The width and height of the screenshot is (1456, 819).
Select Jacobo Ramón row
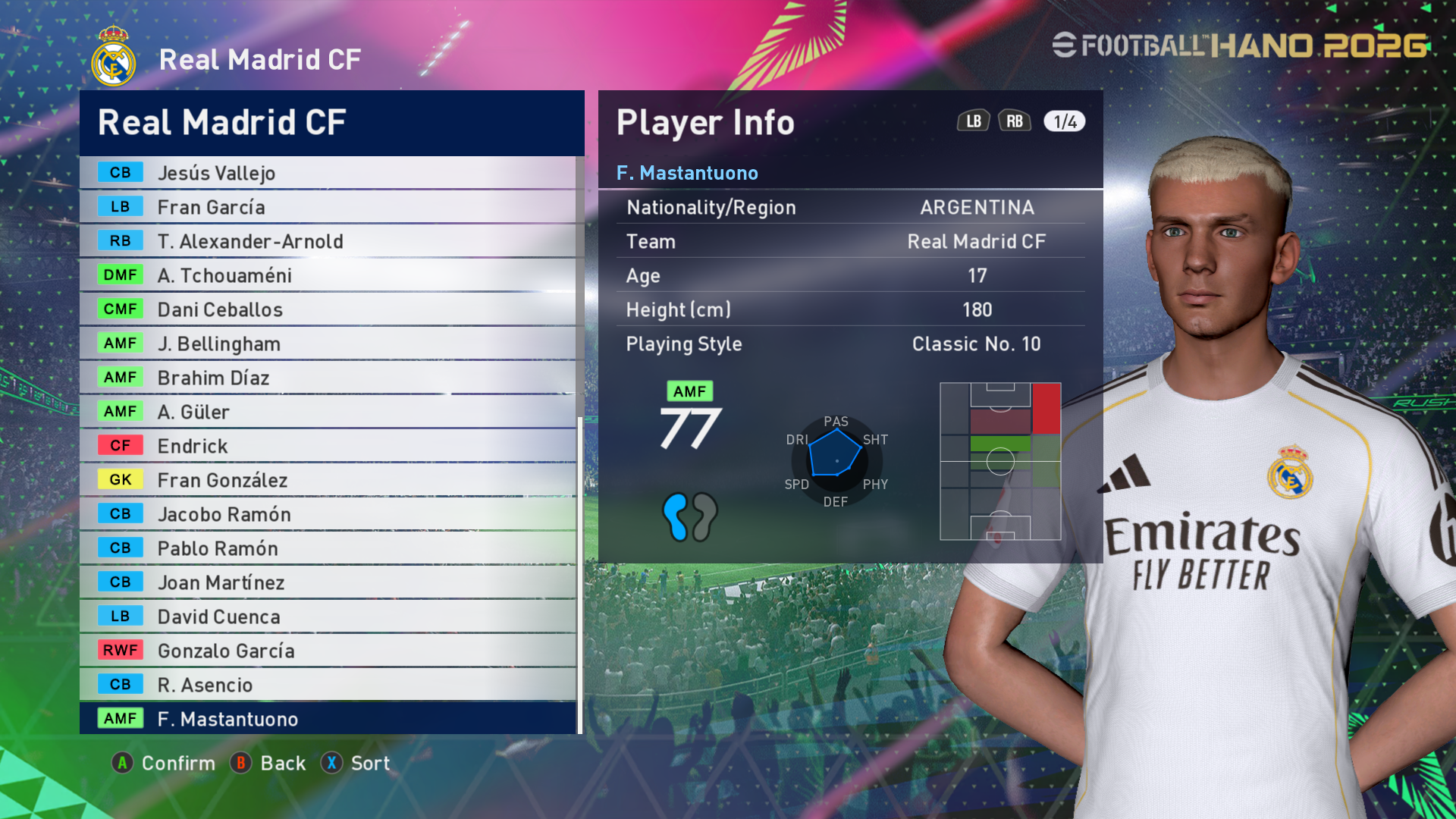coord(328,514)
